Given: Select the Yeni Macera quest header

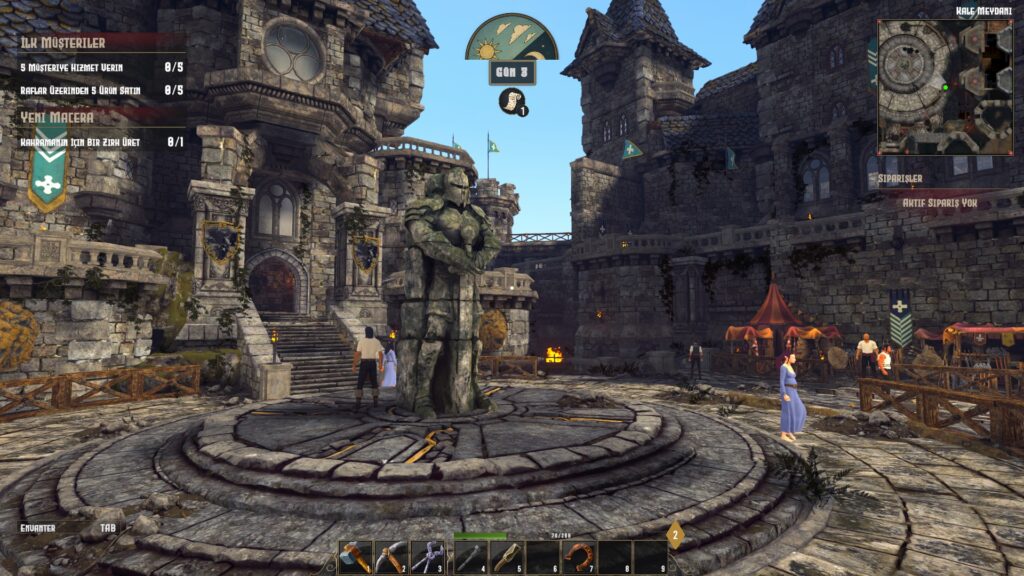Looking at the screenshot, I should [x=58, y=118].
